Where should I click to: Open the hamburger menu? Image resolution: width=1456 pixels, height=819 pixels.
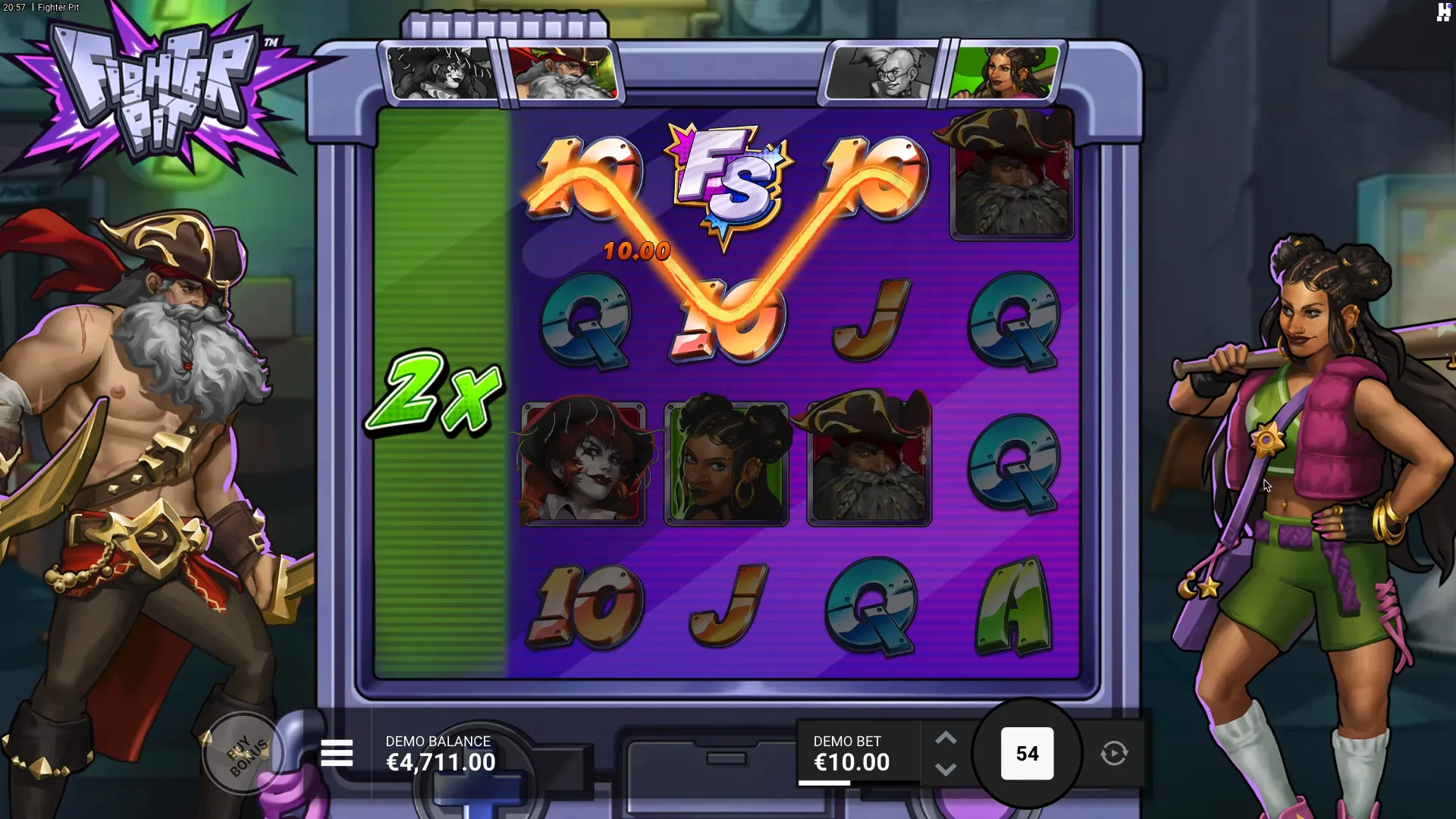pos(337,753)
